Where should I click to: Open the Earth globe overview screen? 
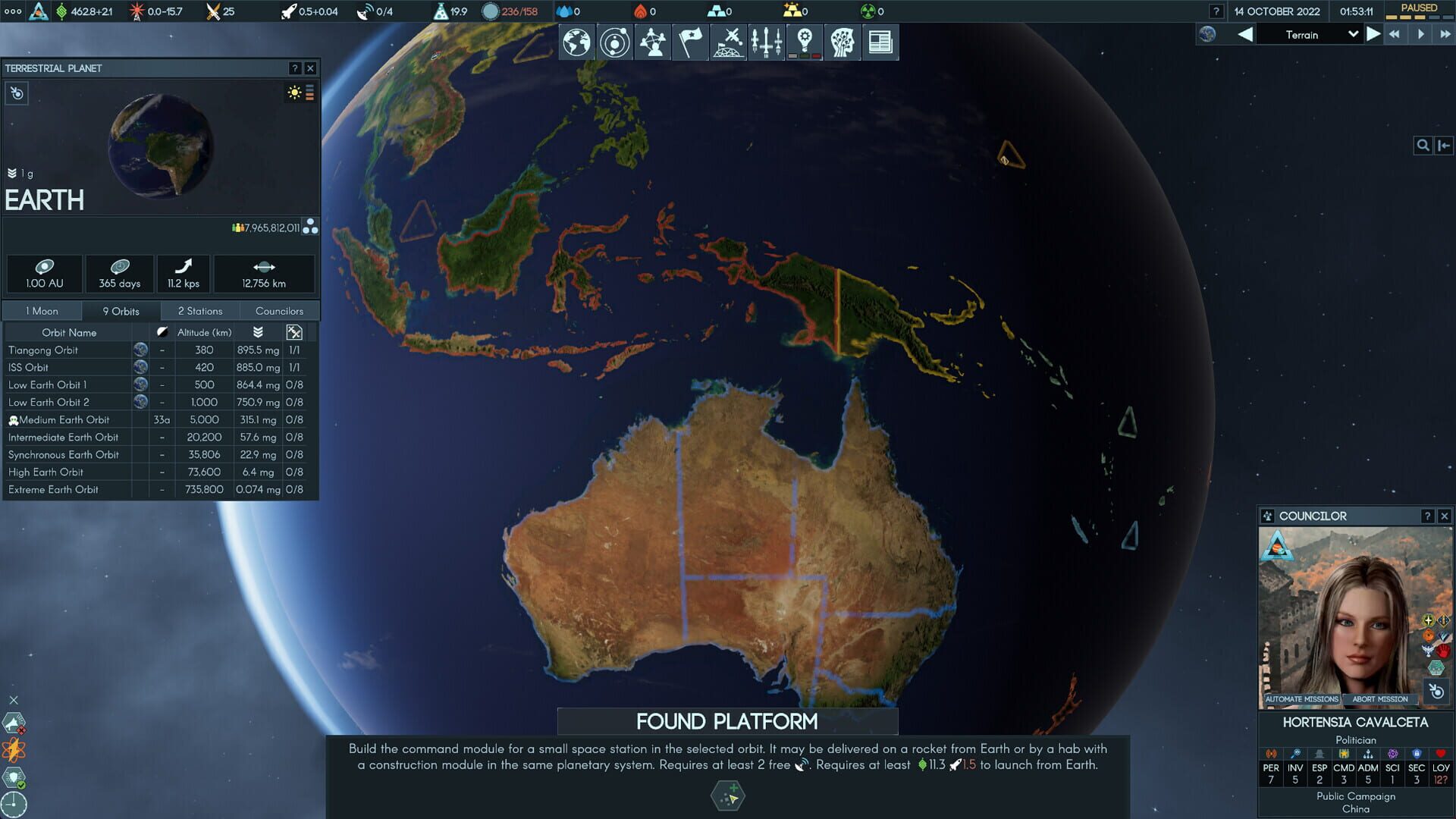(576, 42)
